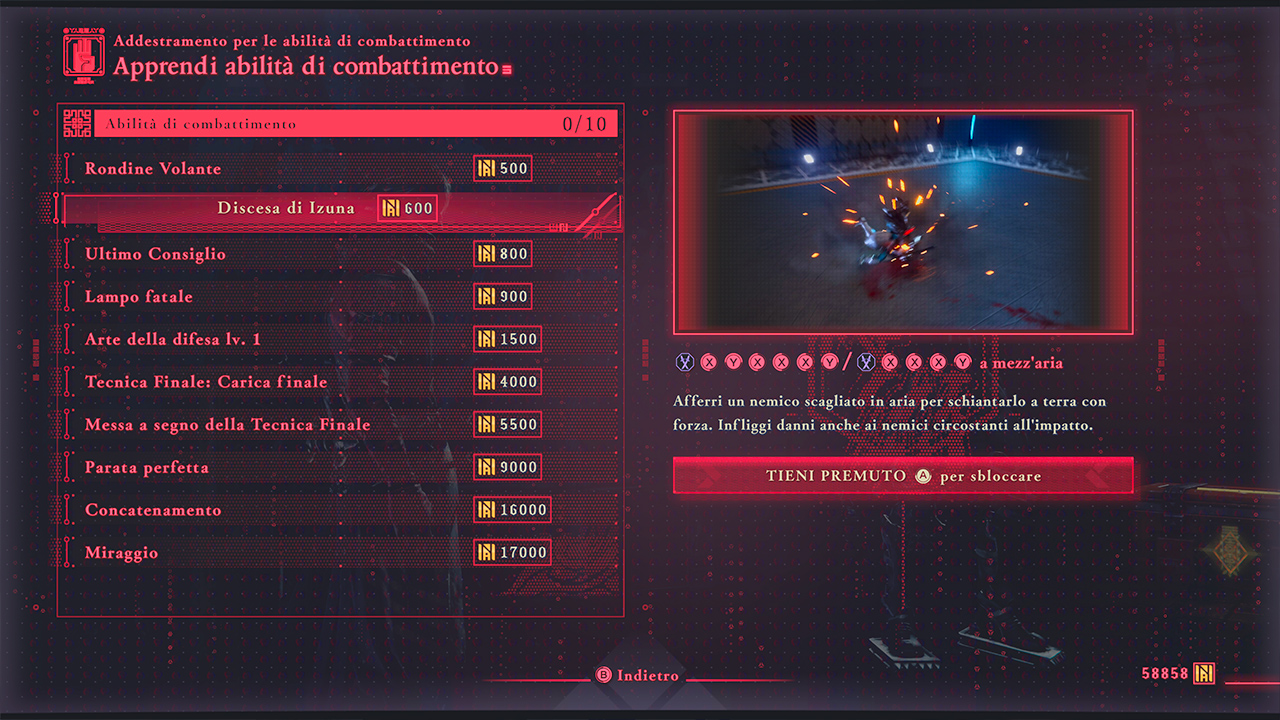Select Arte della difesa lv. 1
The width and height of the screenshot is (1280, 720).
point(173,339)
